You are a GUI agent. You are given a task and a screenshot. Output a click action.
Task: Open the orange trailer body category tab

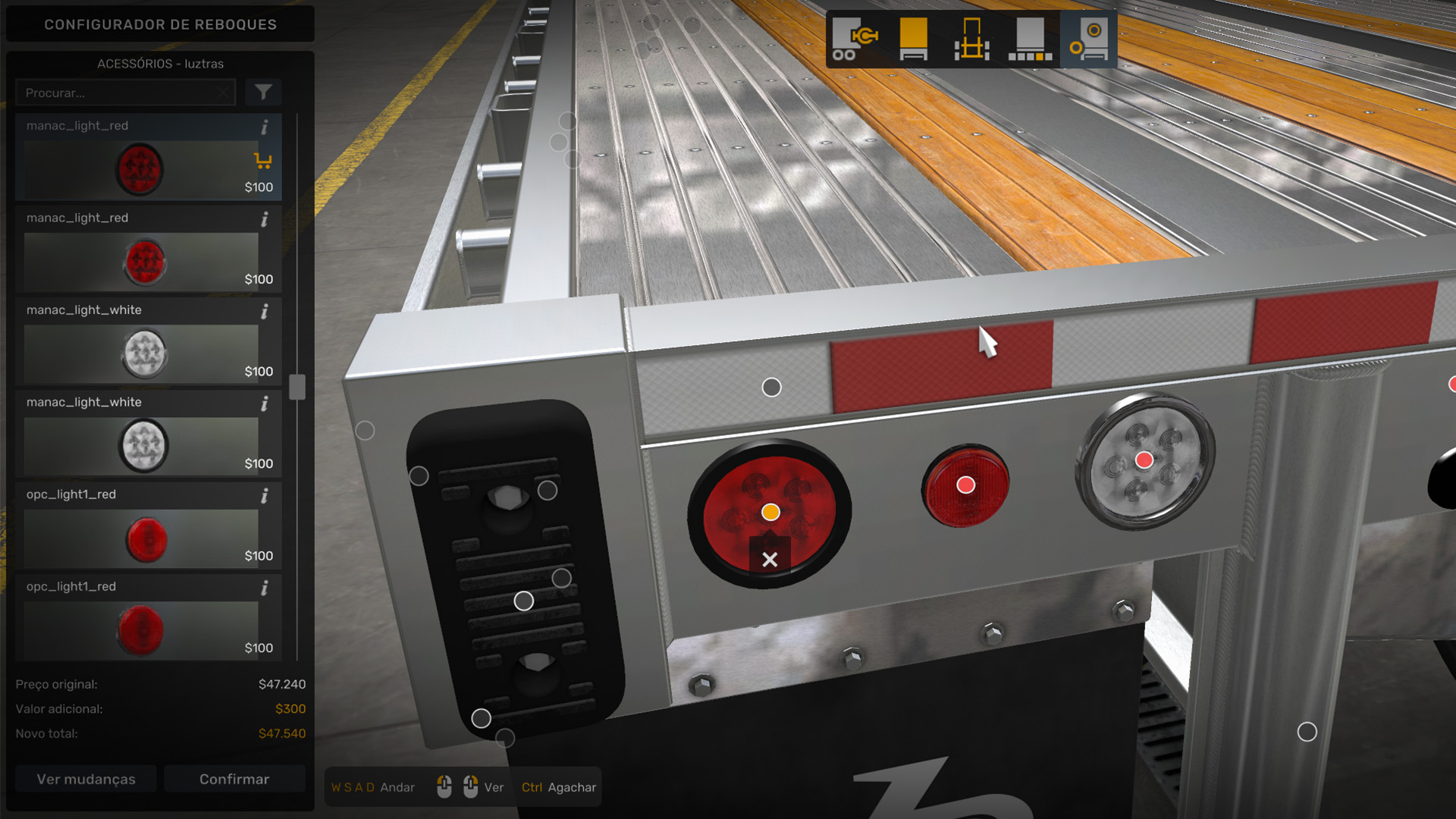click(x=913, y=39)
